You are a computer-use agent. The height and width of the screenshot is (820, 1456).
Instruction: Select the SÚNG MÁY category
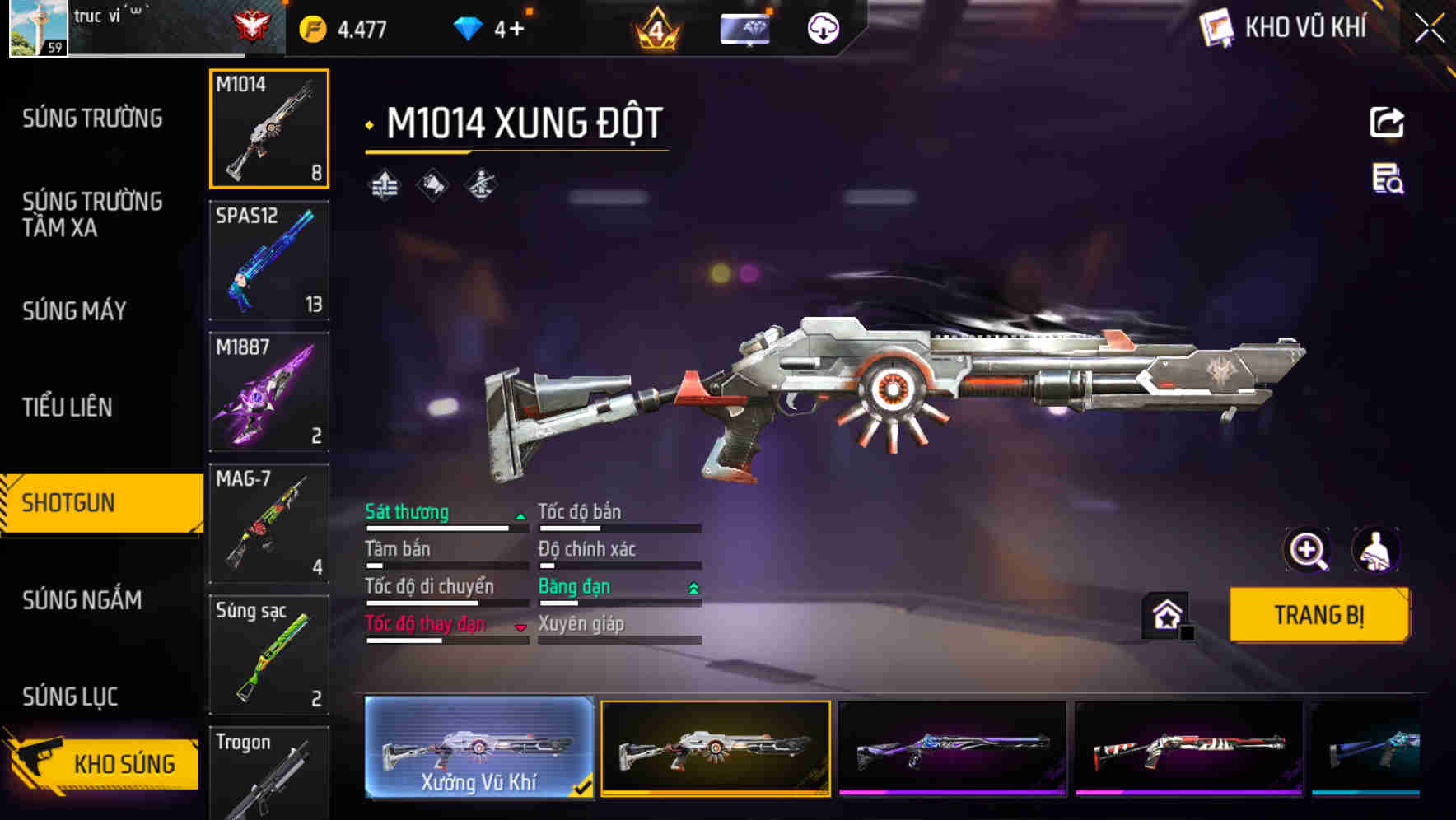[74, 311]
